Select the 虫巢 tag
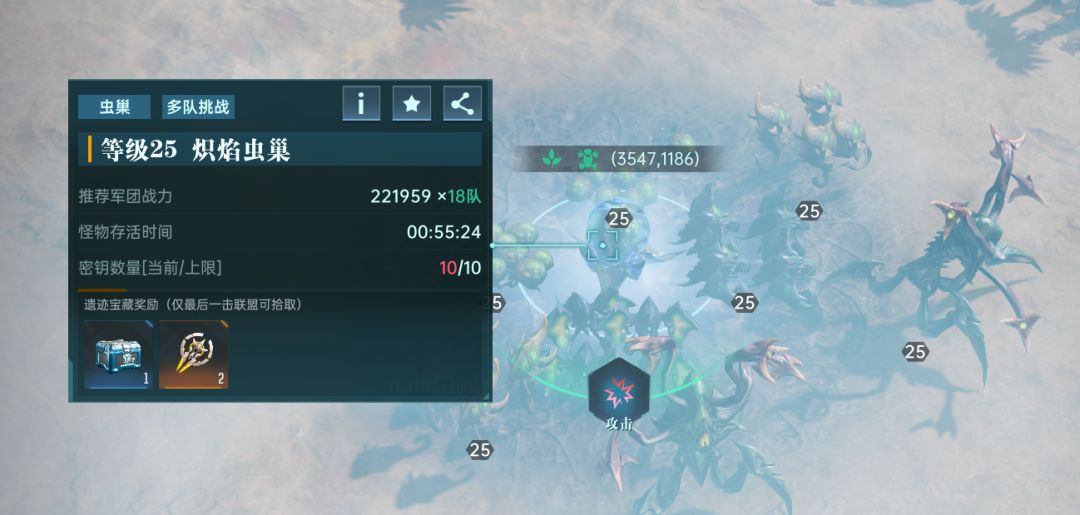The height and width of the screenshot is (515, 1080). pos(114,107)
